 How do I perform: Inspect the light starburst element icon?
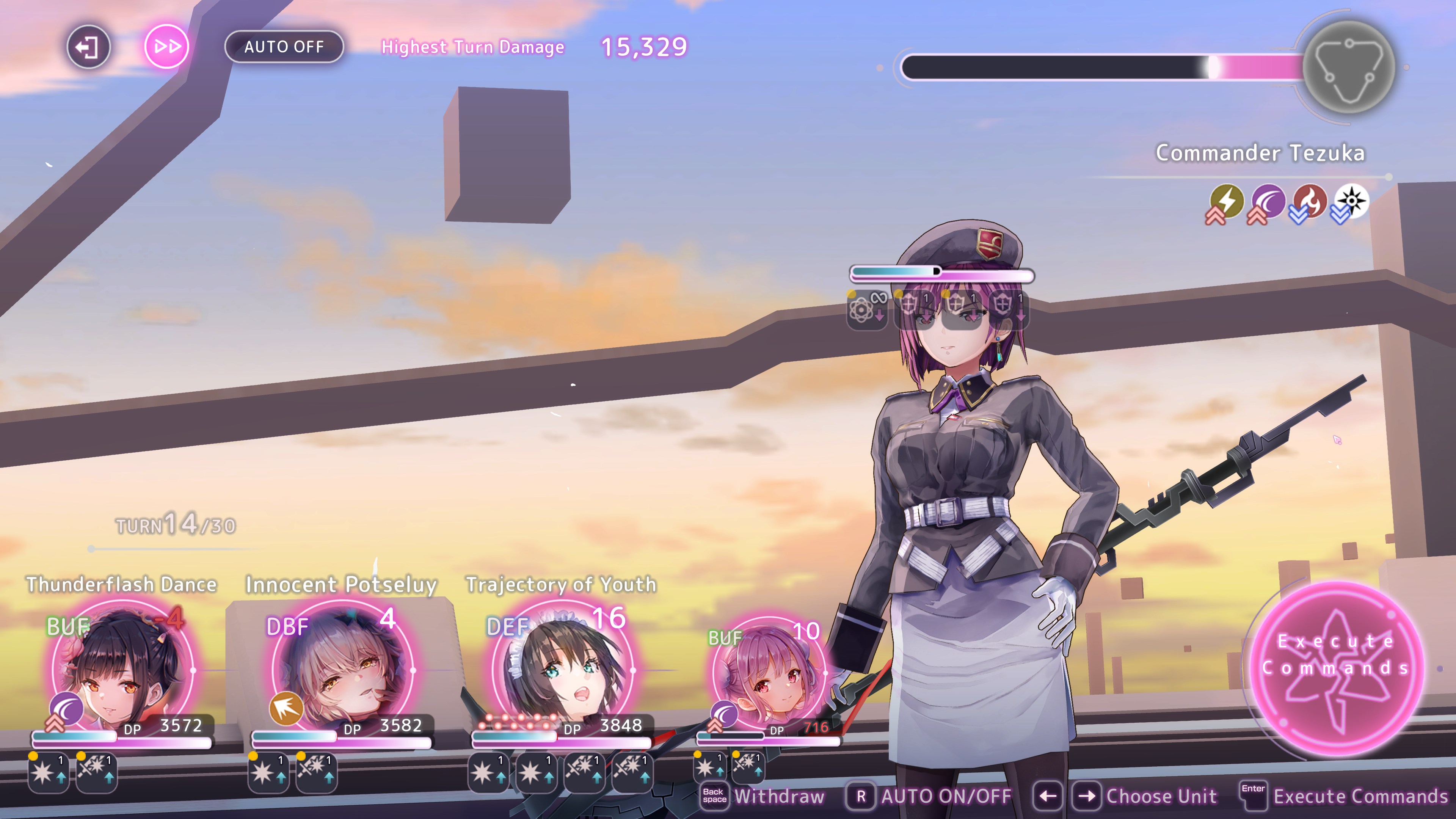[1351, 201]
